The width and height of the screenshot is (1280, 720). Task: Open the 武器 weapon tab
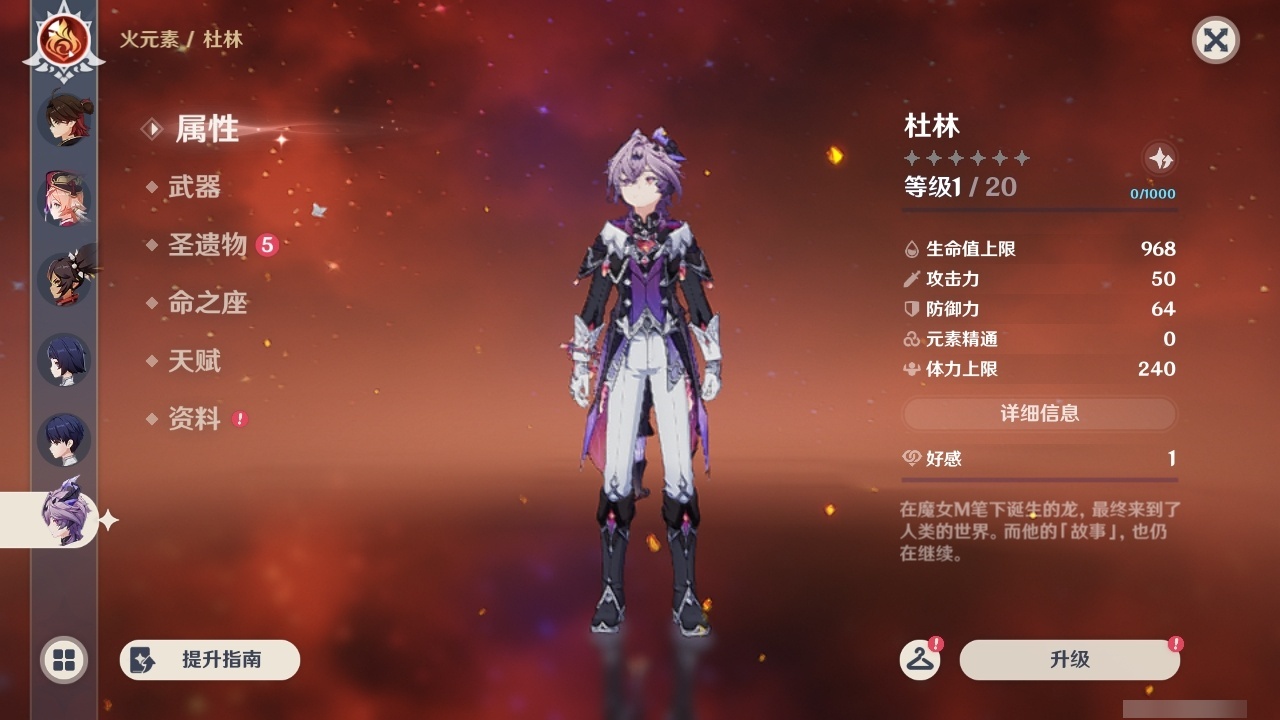pyautogui.click(x=196, y=188)
